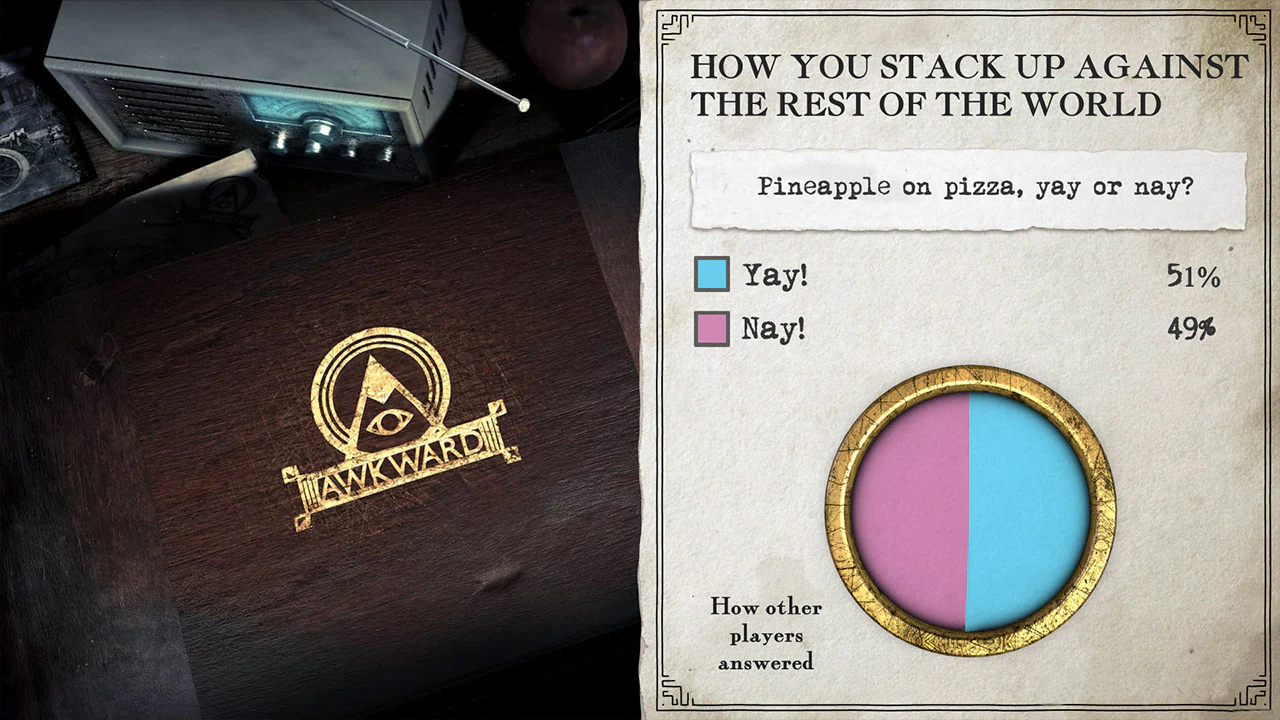The image size is (1280, 720).
Task: Click the 'How other players answered' caption
Action: 766,635
